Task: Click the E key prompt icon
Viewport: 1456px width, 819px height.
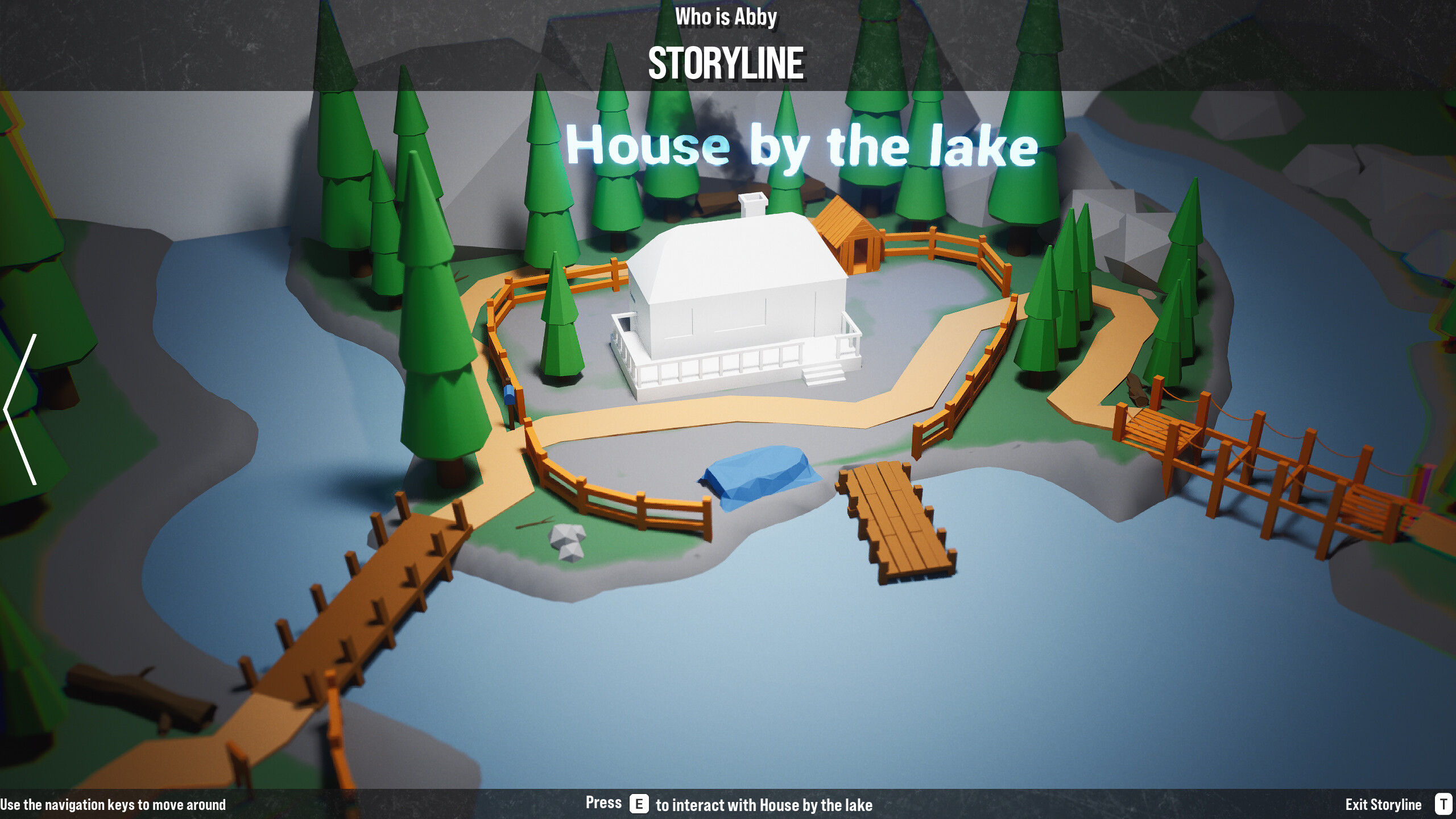Action: point(639,804)
